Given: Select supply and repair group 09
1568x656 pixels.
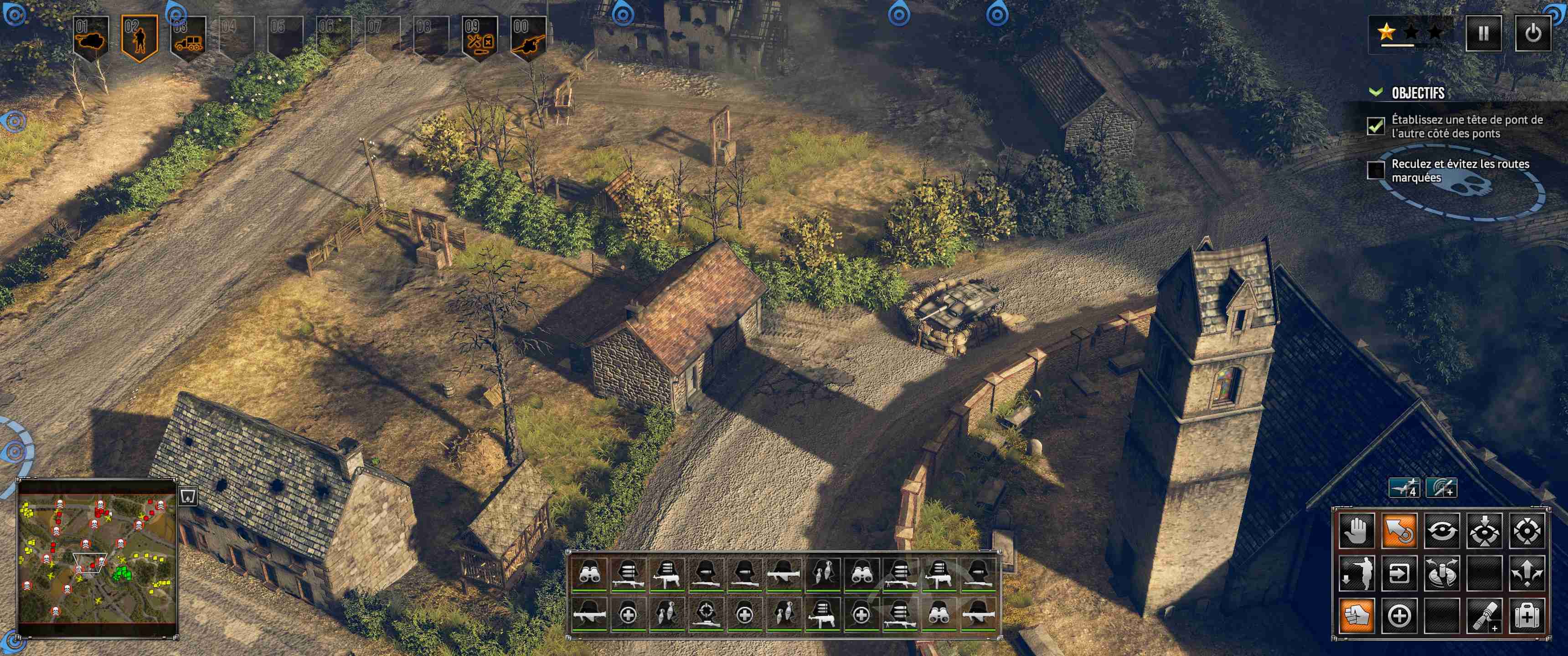Looking at the screenshot, I should [480, 38].
